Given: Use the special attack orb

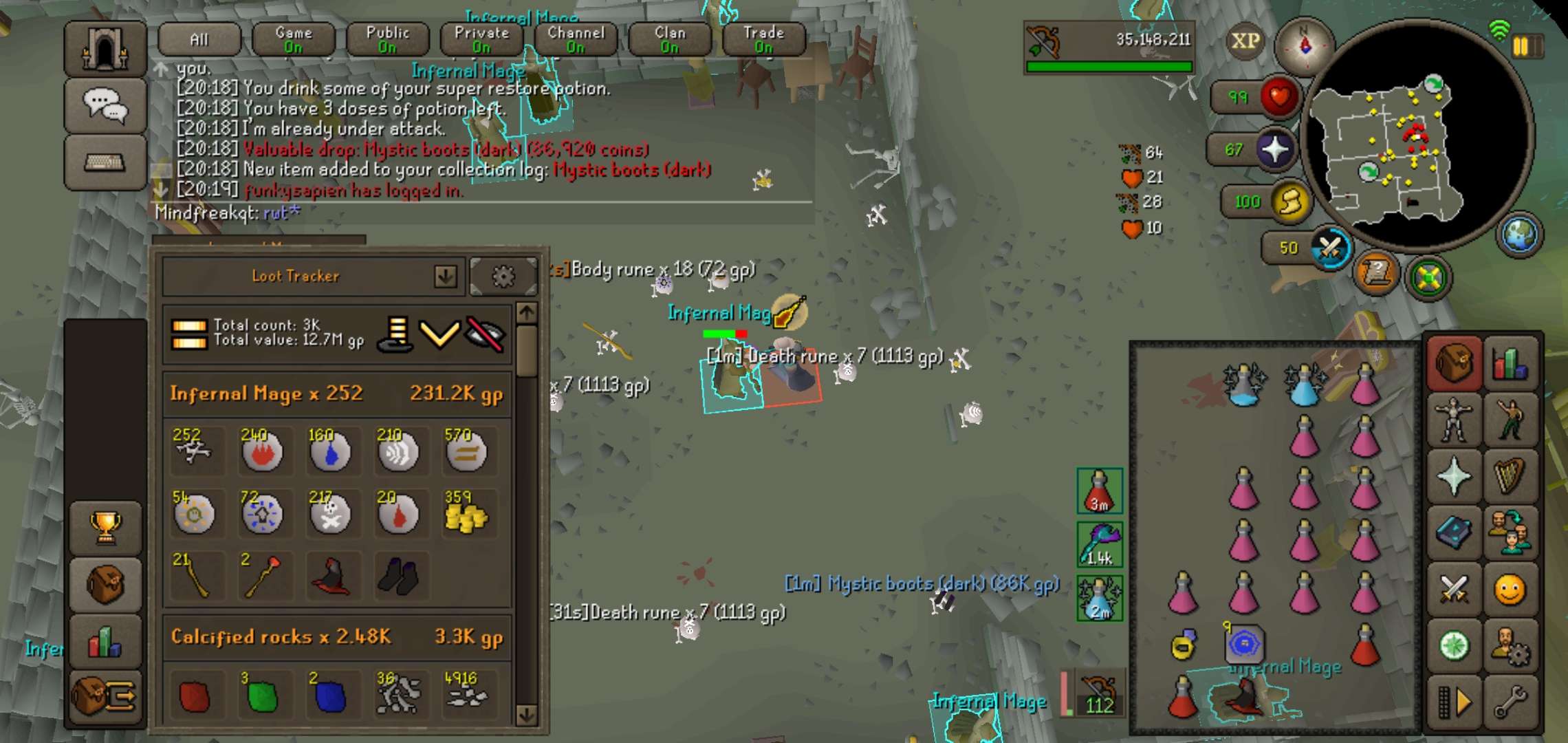Looking at the screenshot, I should (1330, 248).
